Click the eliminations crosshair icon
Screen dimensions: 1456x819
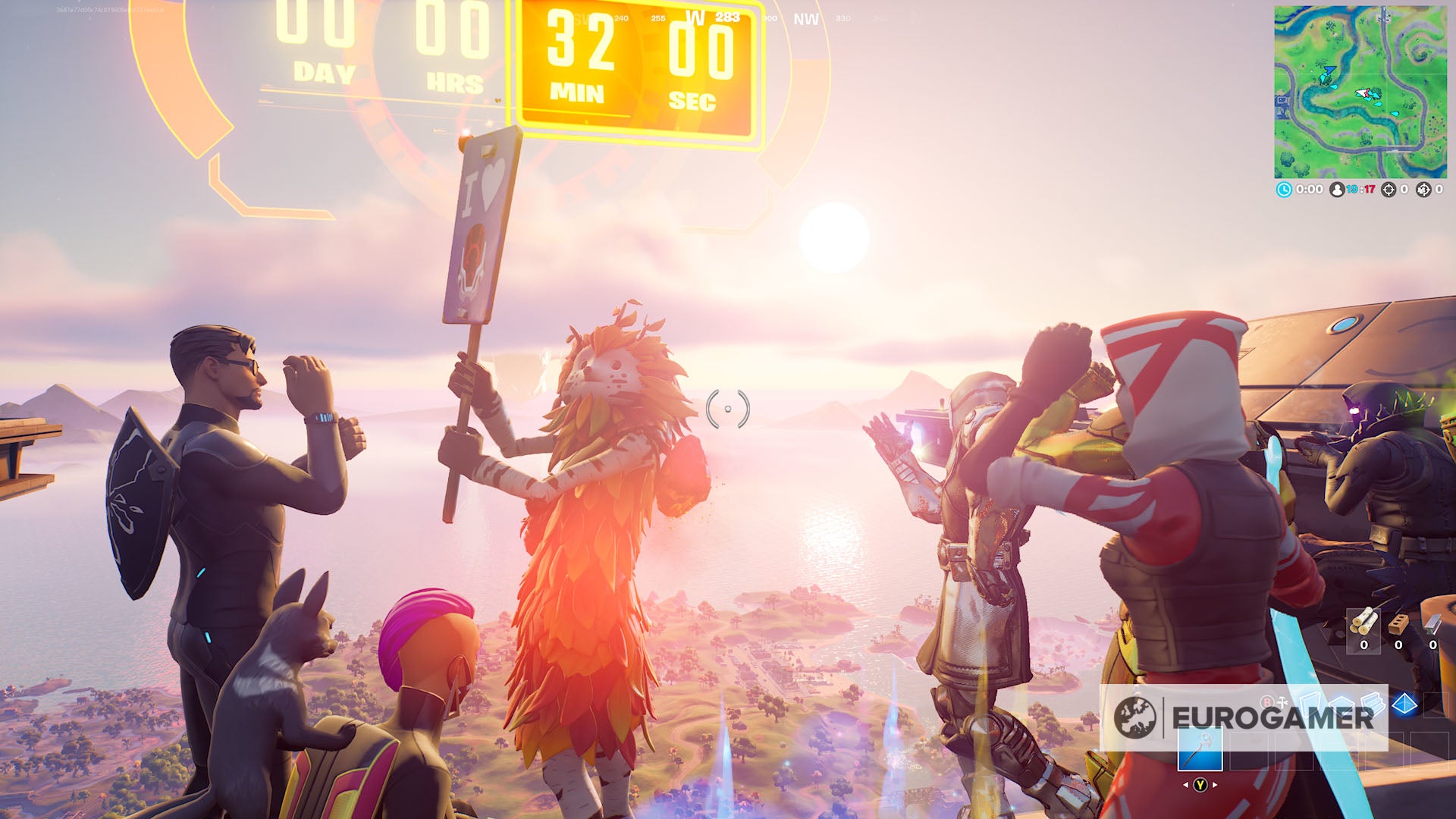[1389, 190]
